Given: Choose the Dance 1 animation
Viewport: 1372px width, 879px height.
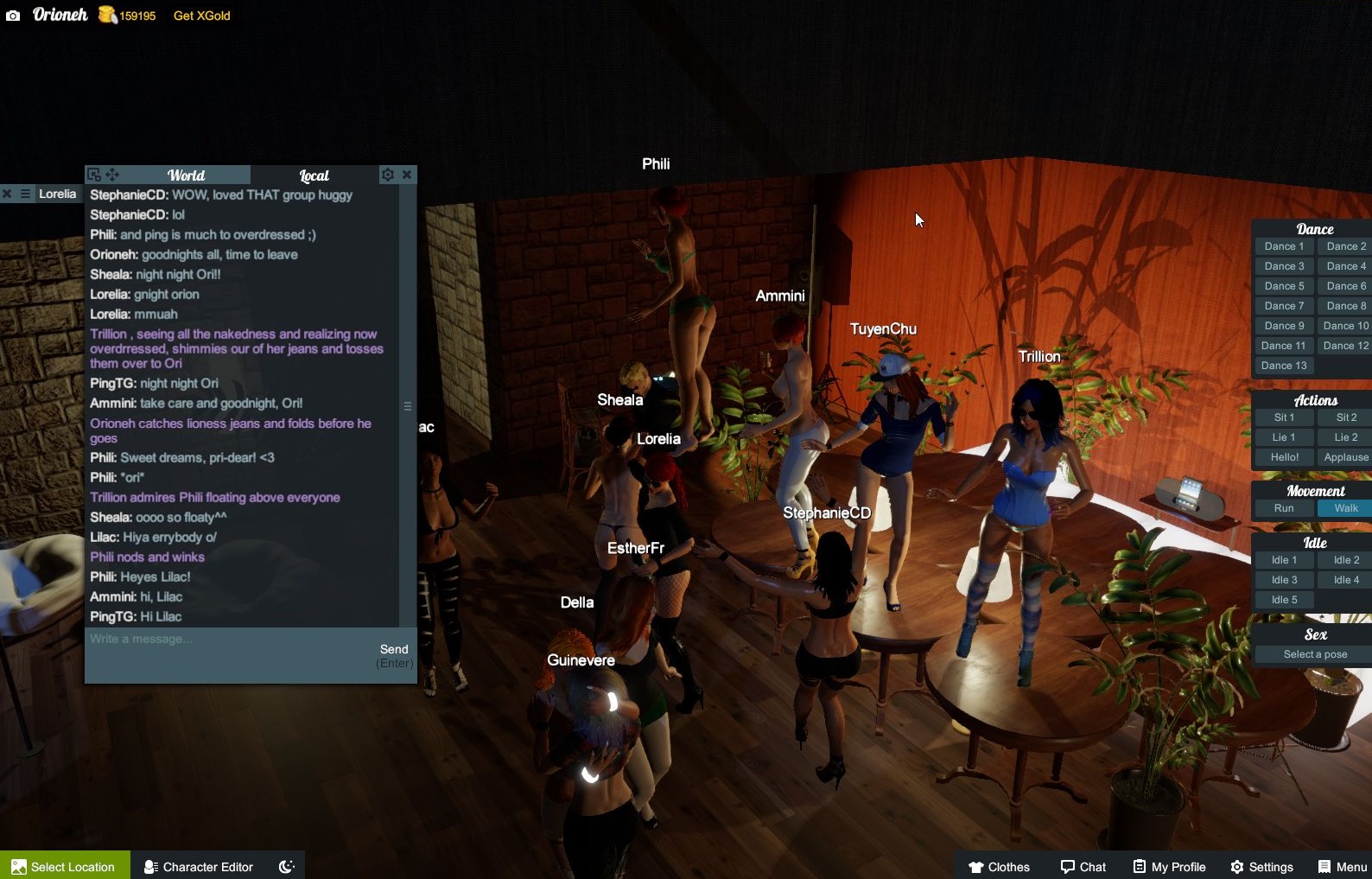Looking at the screenshot, I should point(1284,246).
